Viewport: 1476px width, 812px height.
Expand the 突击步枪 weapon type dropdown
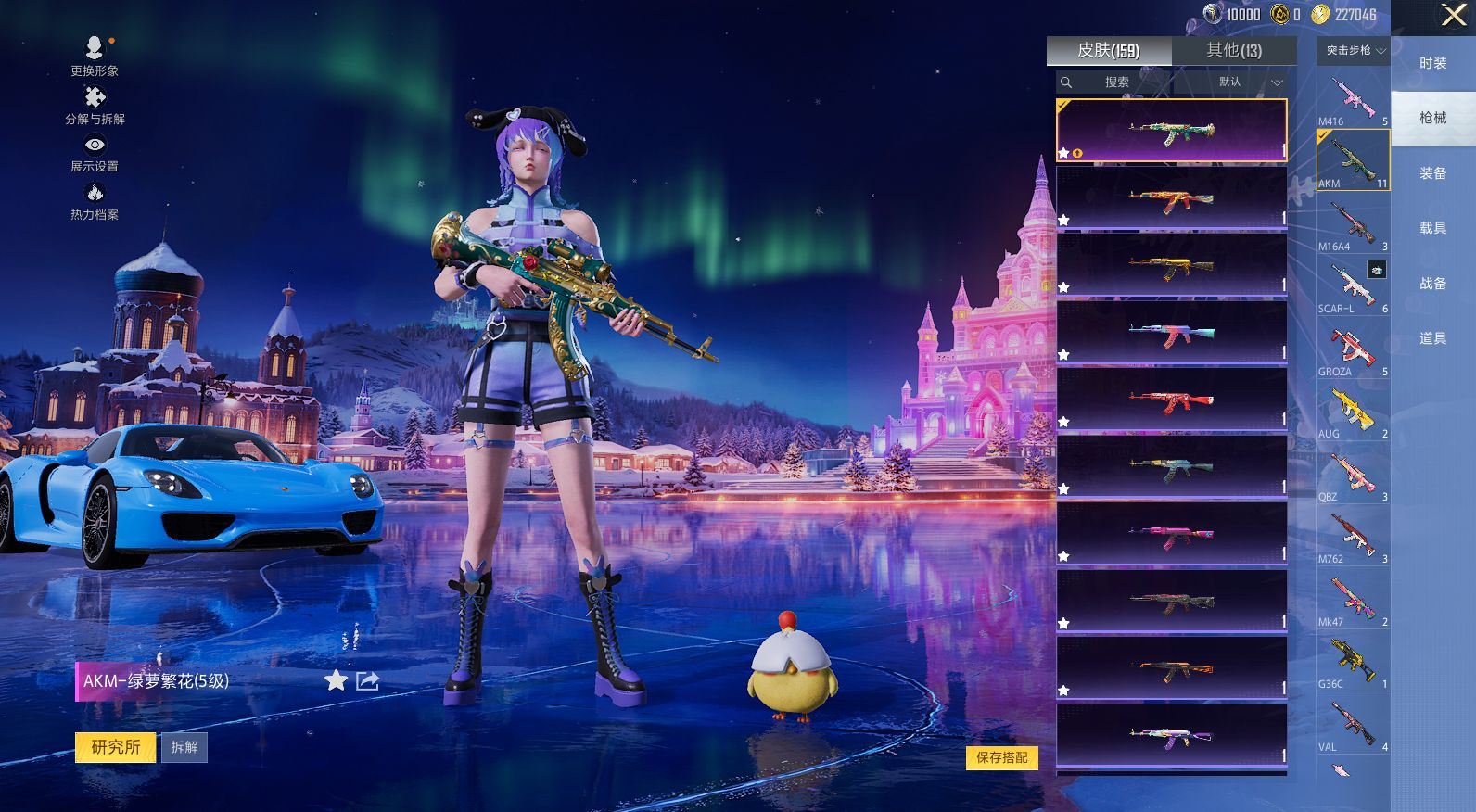pos(1354,51)
